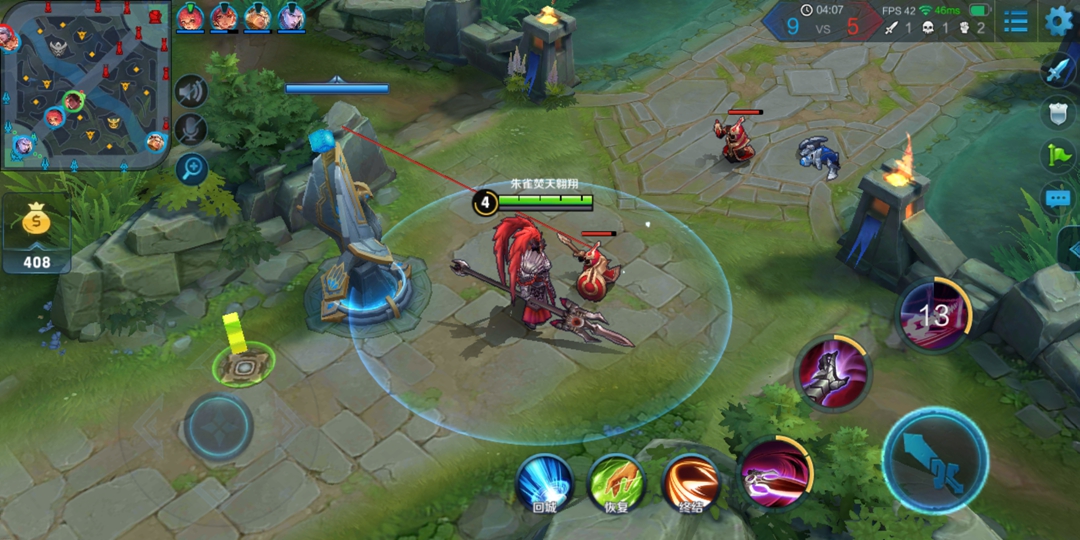Use the 回城 recall ability
This screenshot has width=1080, height=540.
point(544,480)
